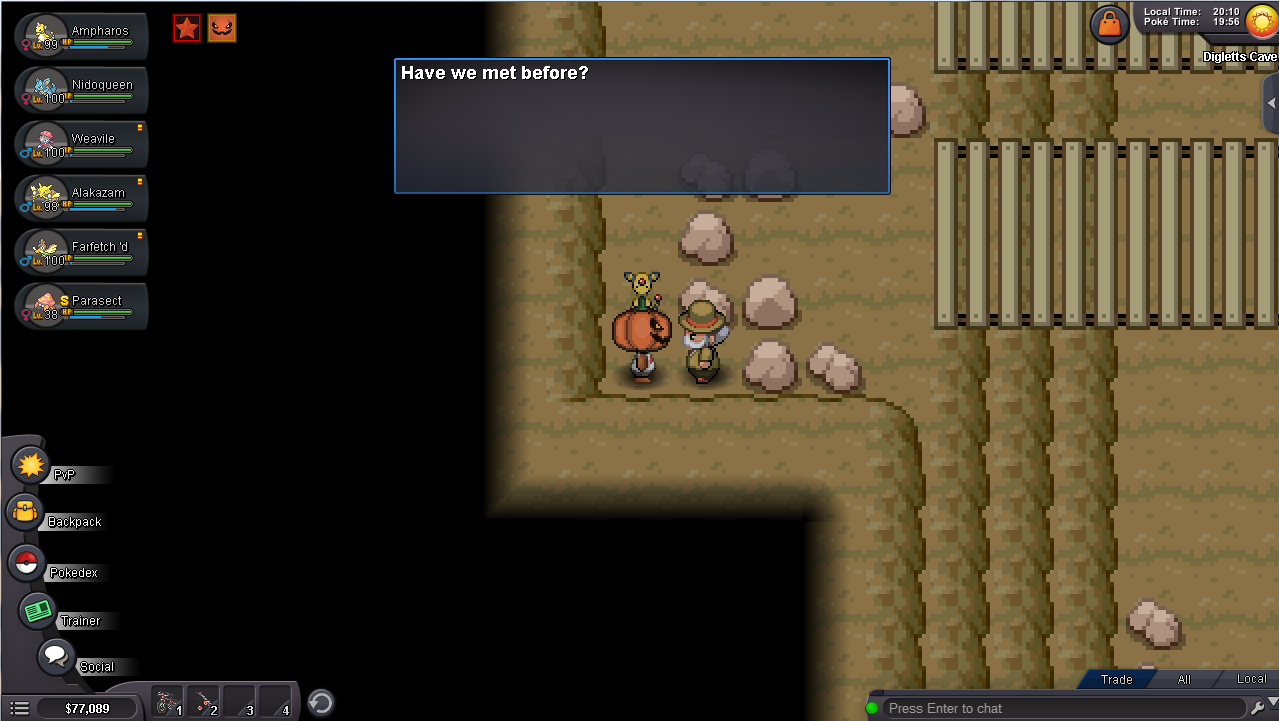Use the fishing rod in hotbar slot 2
1279x721 pixels.
[204, 702]
